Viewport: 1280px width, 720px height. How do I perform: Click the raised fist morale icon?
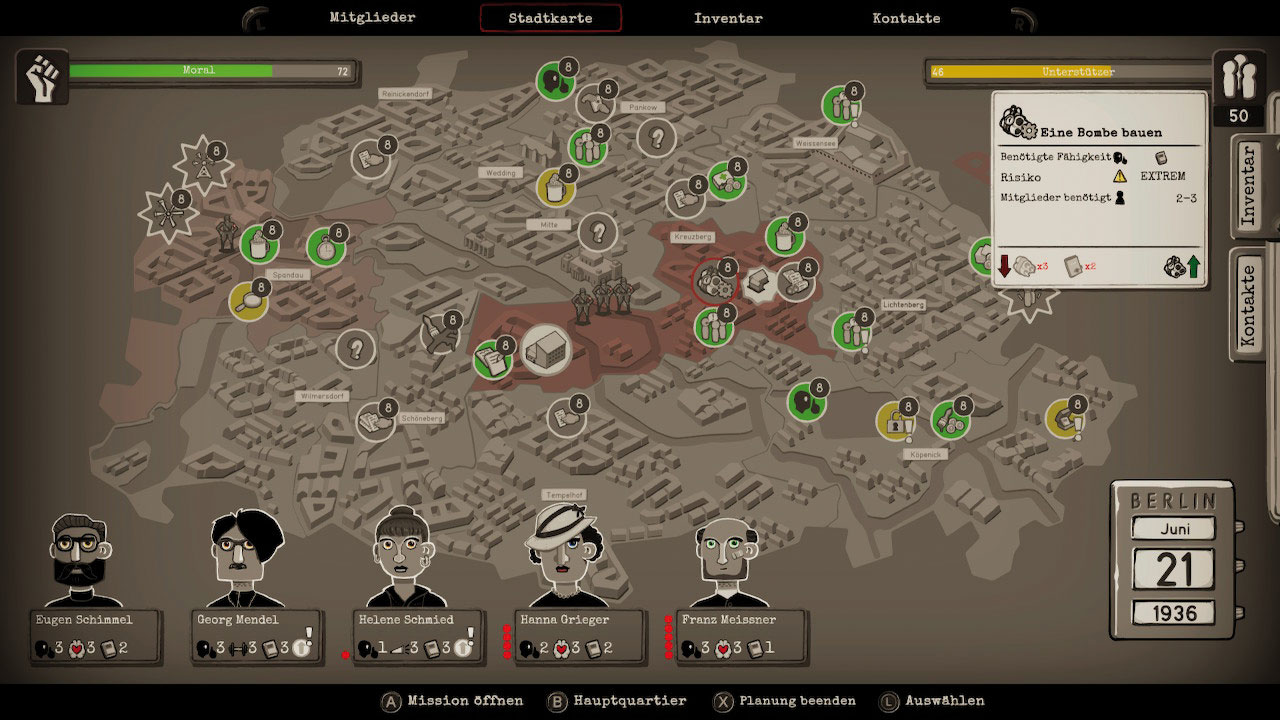[42, 77]
